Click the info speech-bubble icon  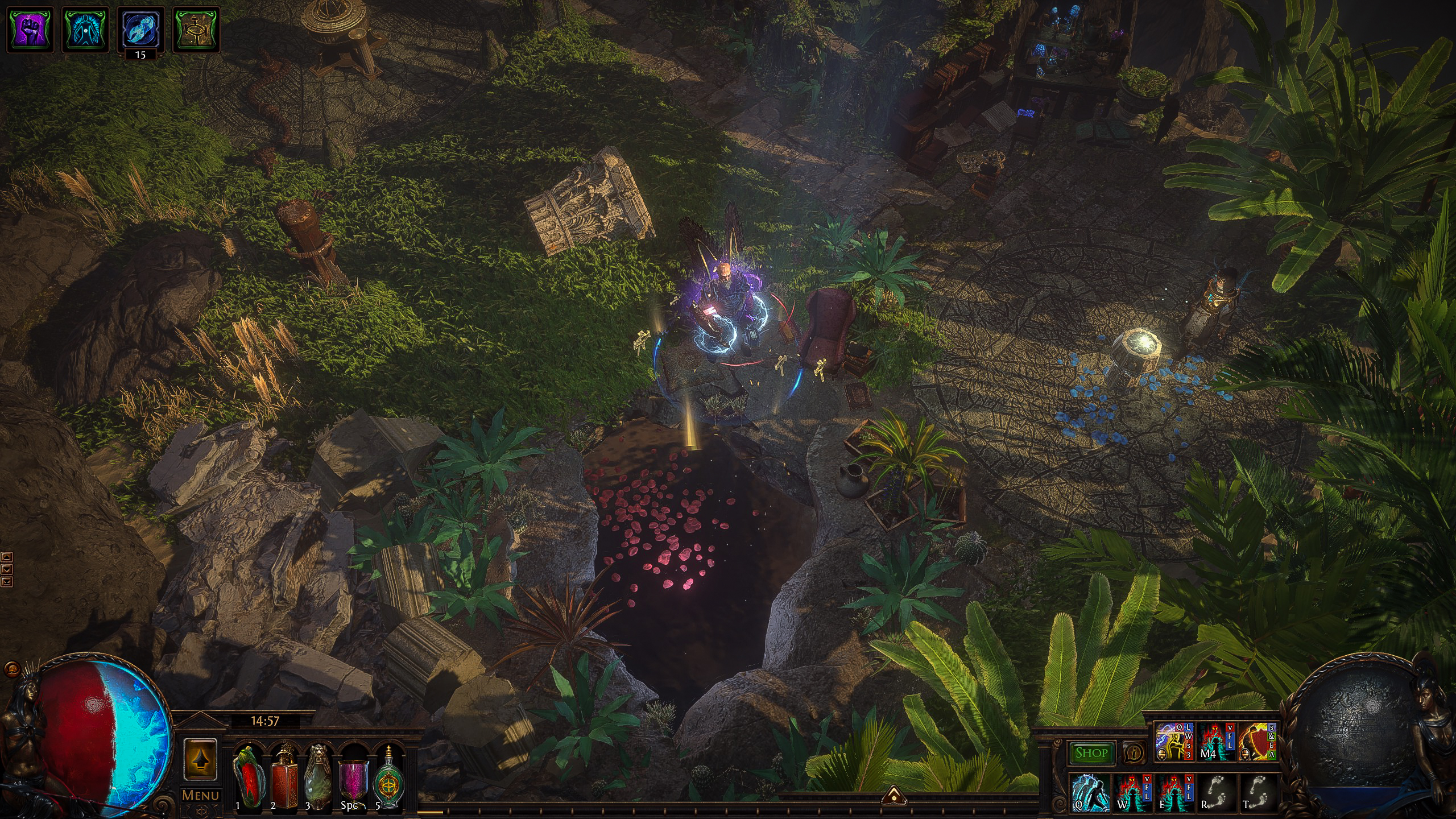coord(1134,753)
